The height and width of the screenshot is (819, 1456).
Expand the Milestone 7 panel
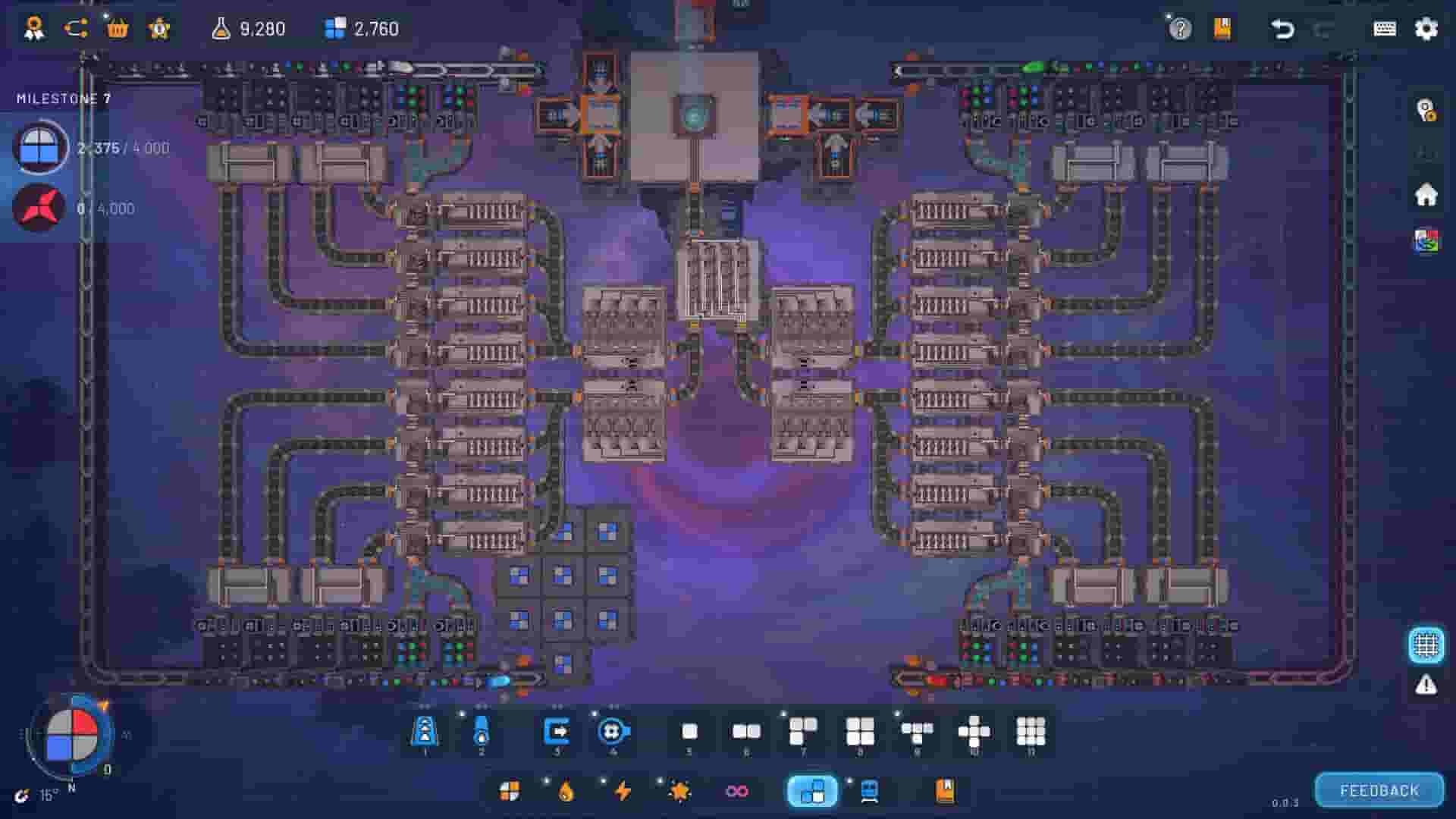click(64, 97)
